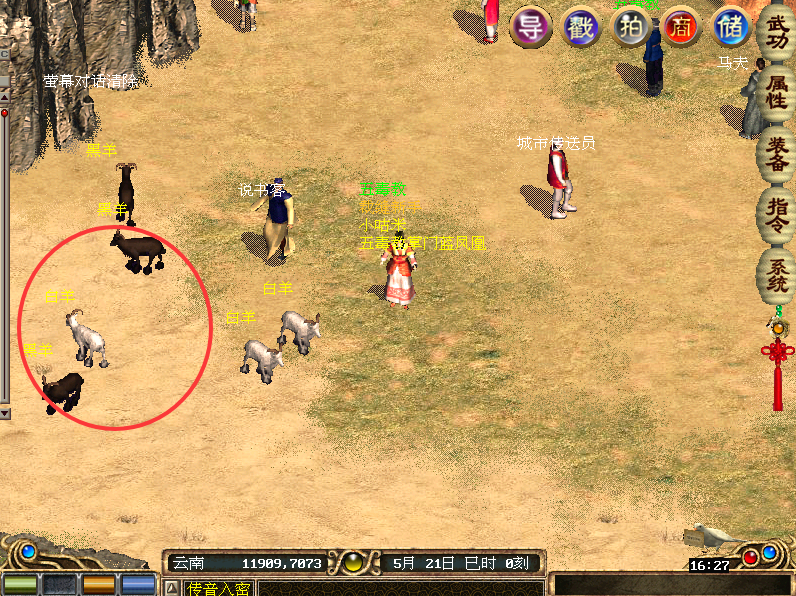
Task: Open the 属性 attributes lantern menu
Action: click(x=777, y=91)
